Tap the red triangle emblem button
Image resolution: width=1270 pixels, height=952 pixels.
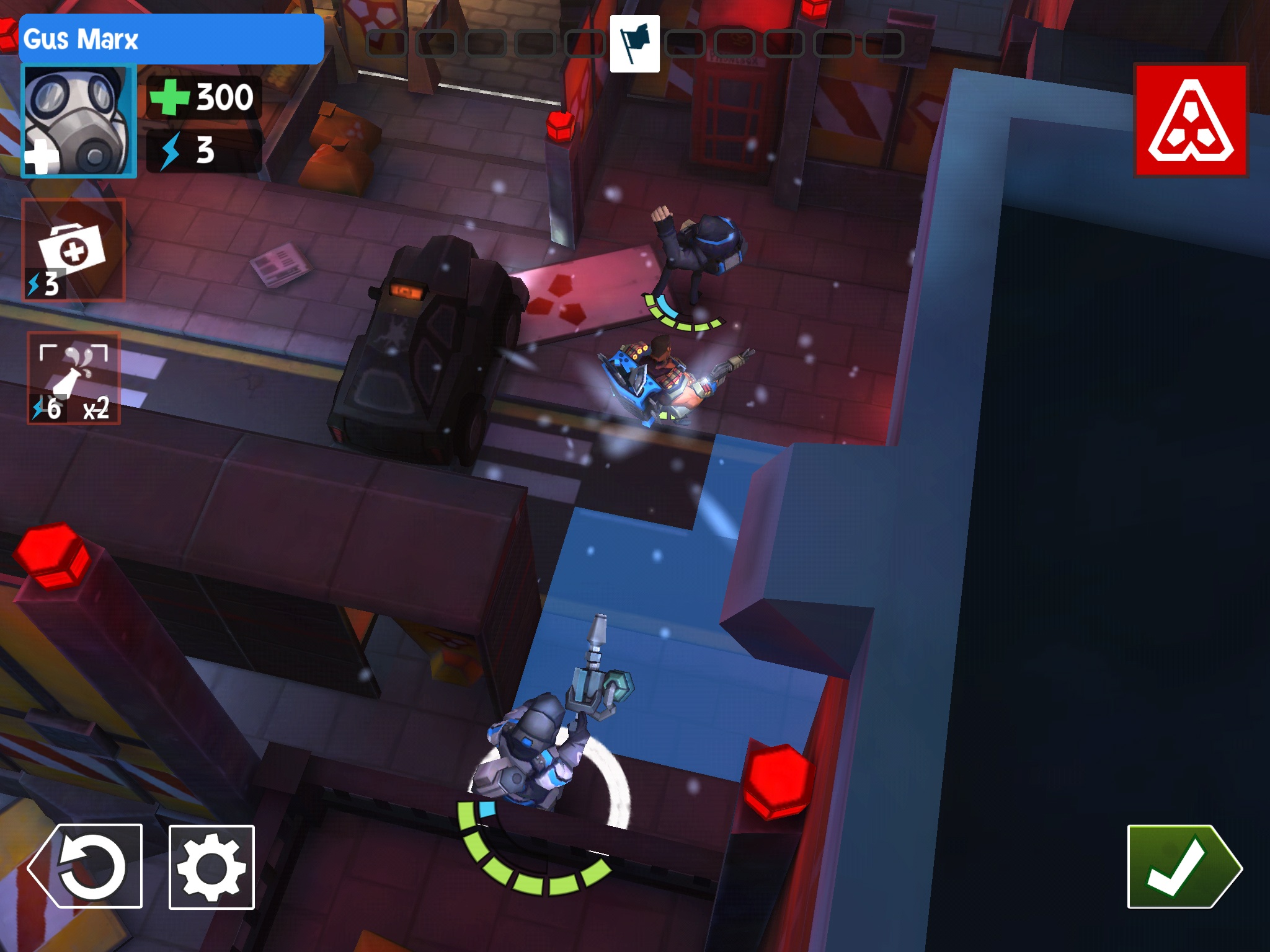[1191, 120]
